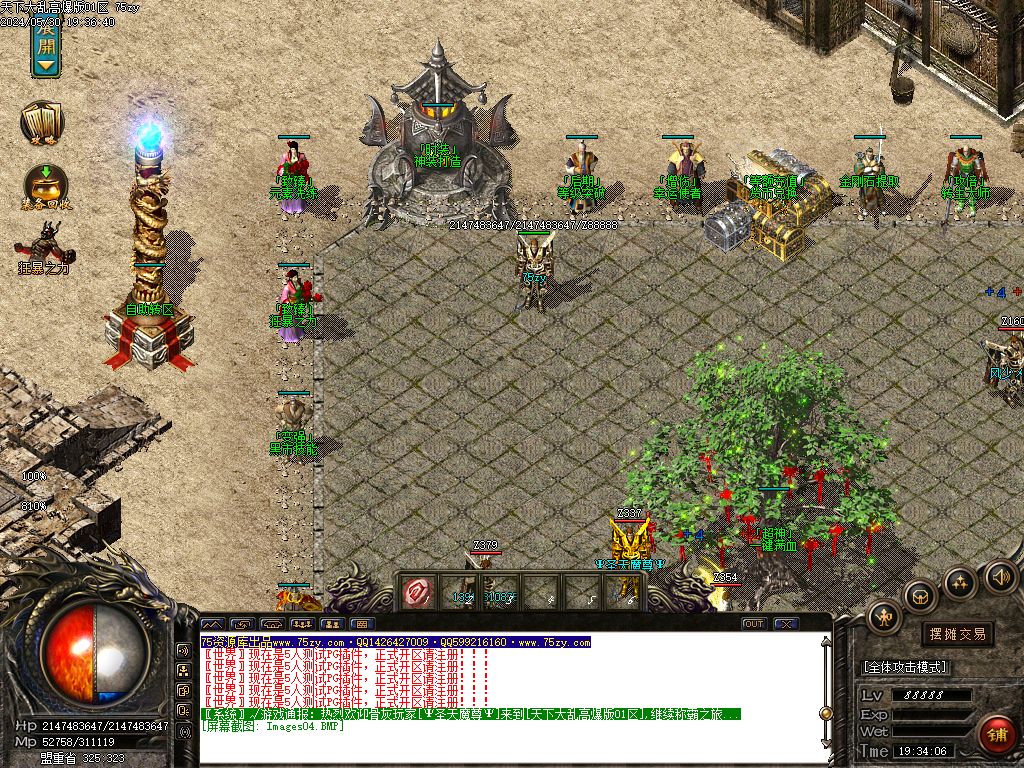Open the bag inventory round button

point(920,597)
